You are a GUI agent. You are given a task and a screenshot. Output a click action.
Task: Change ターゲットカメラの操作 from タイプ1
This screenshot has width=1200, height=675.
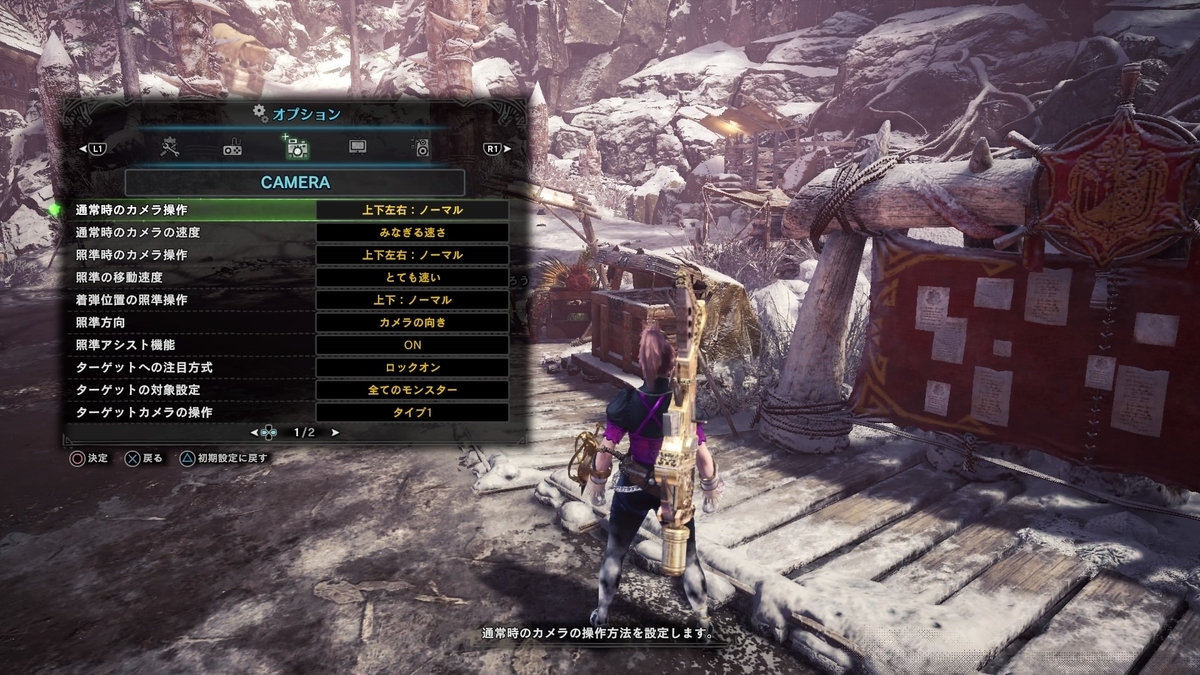click(x=412, y=412)
